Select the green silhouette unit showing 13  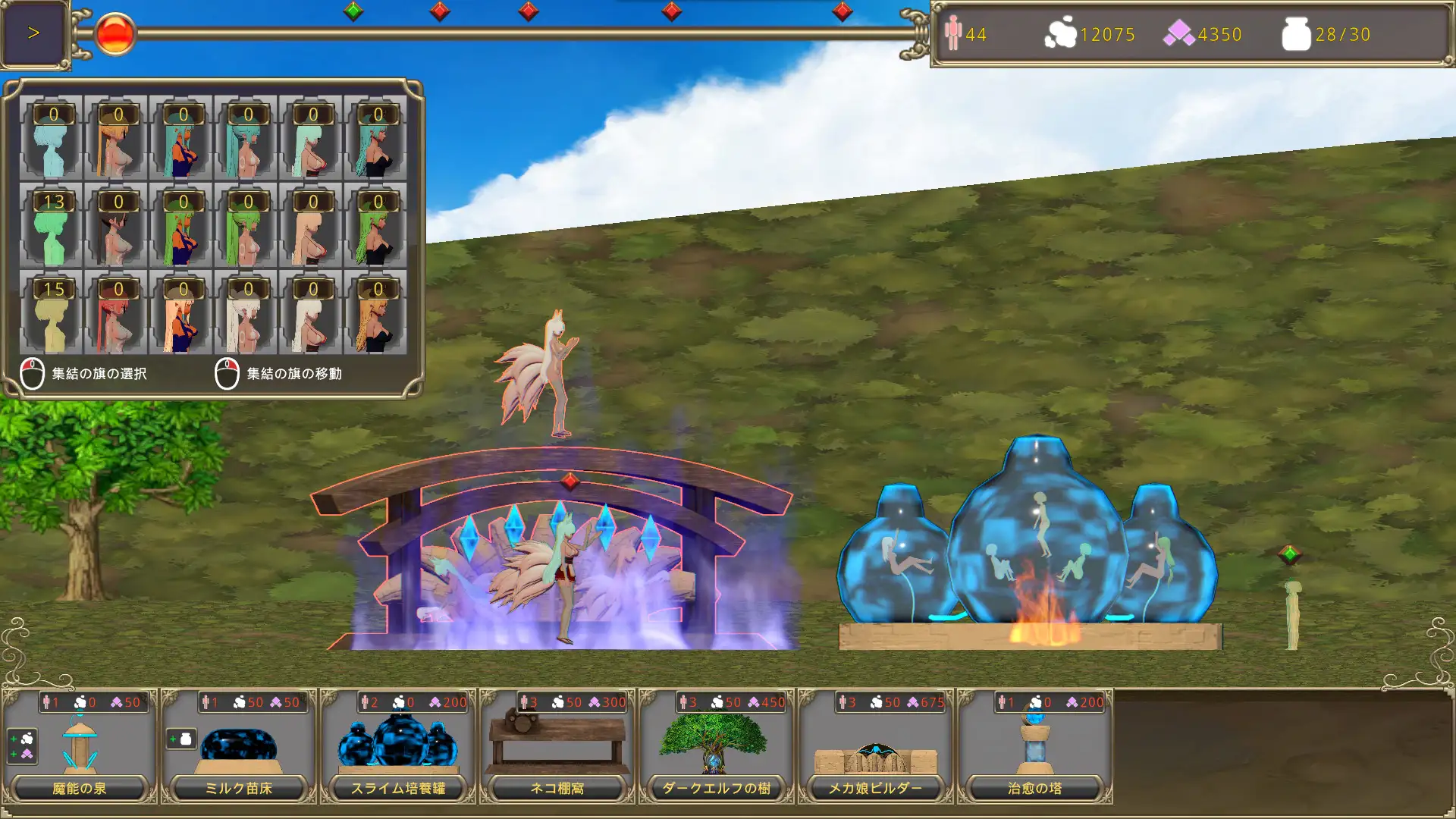(x=52, y=225)
